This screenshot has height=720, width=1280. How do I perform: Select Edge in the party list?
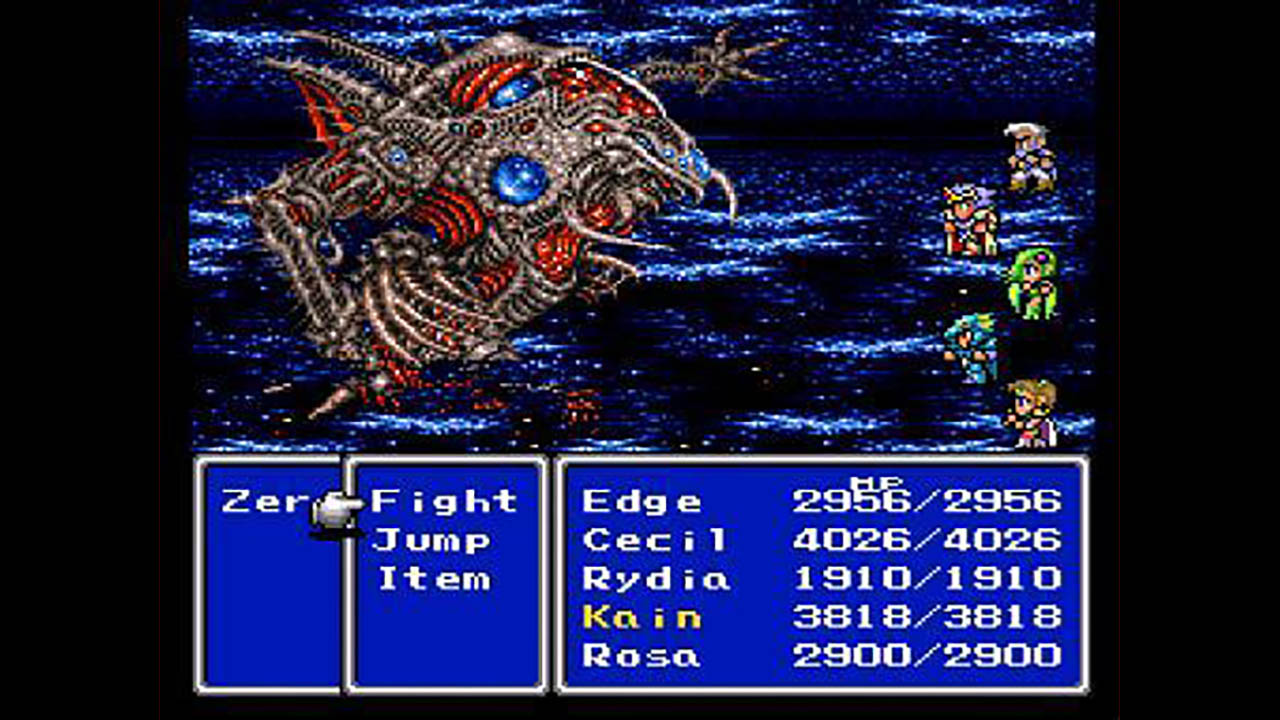642,501
